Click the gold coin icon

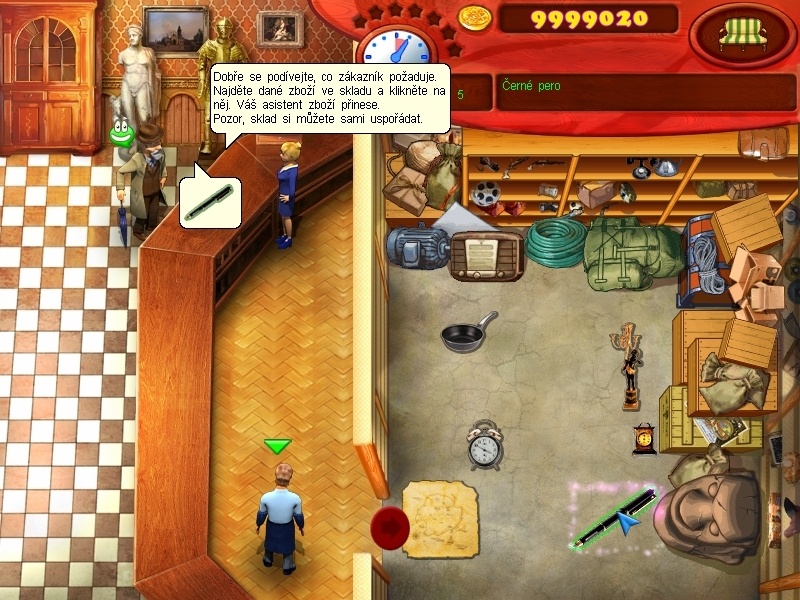pos(475,17)
